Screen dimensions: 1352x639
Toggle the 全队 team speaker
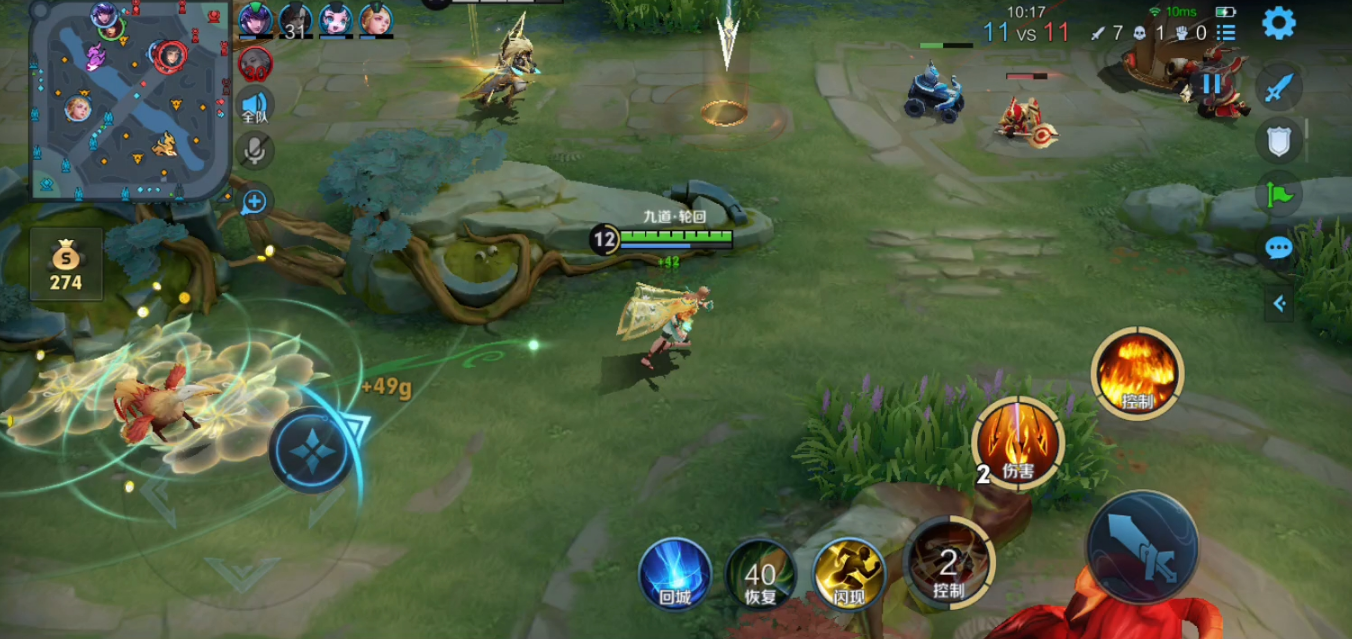(x=255, y=105)
